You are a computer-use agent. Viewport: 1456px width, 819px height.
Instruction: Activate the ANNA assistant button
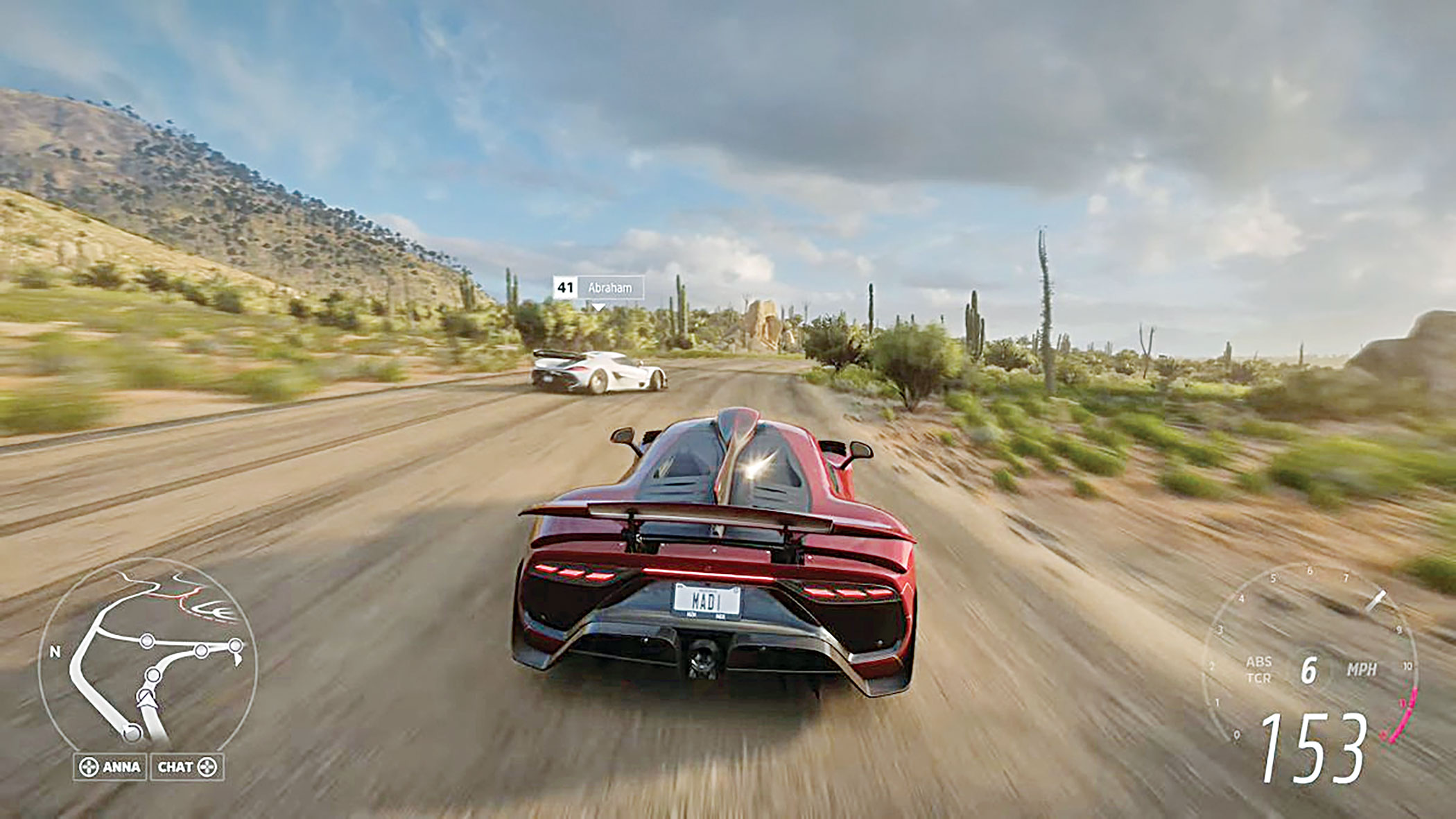(110, 766)
